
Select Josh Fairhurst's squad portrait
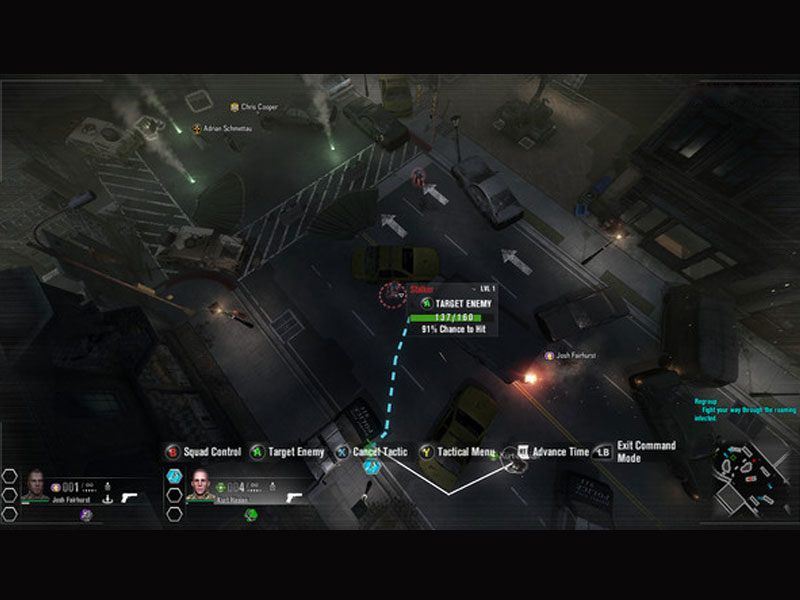coord(36,483)
